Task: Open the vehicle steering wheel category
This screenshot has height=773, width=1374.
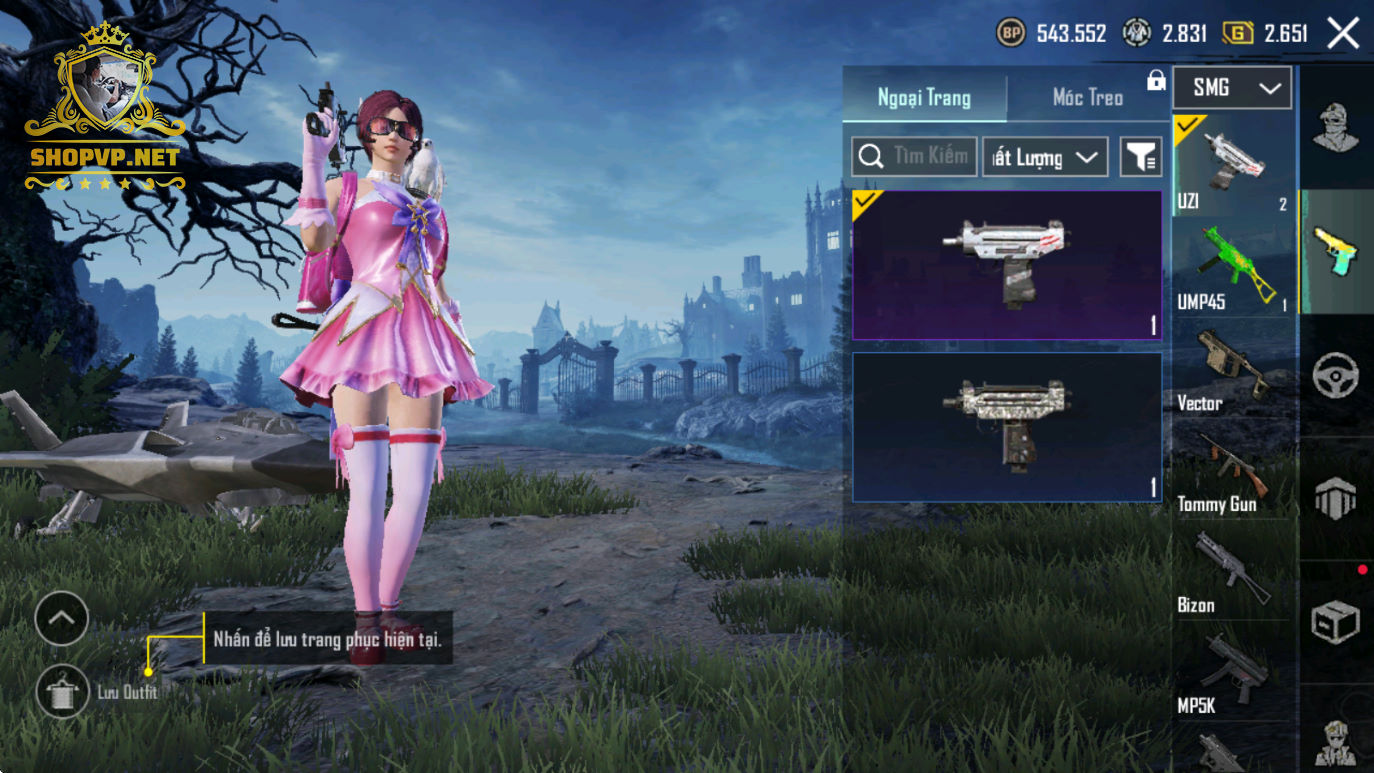Action: coord(1335,375)
